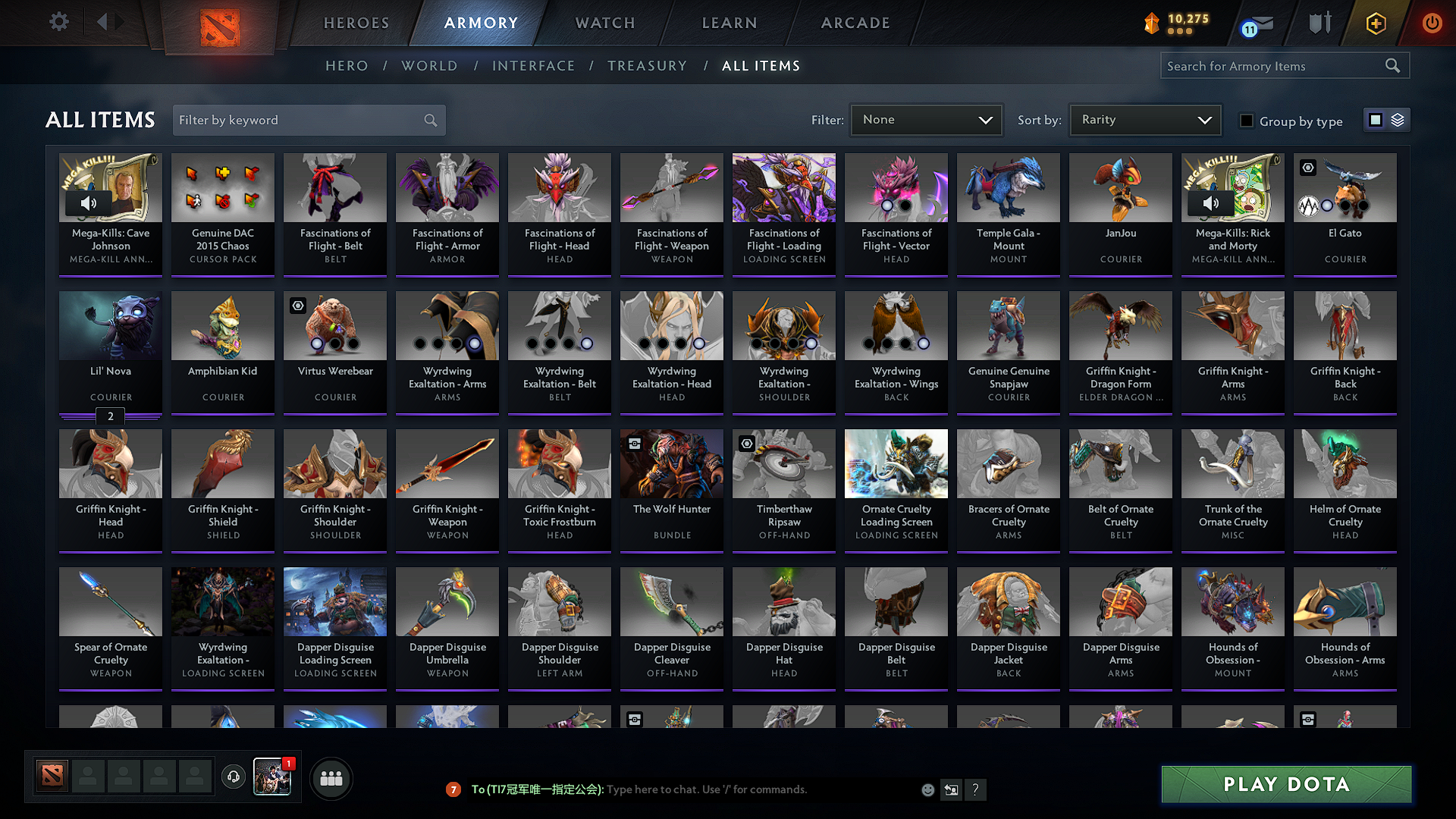Click the Filter by keyword input field
This screenshot has width=1456, height=819.
(296, 120)
